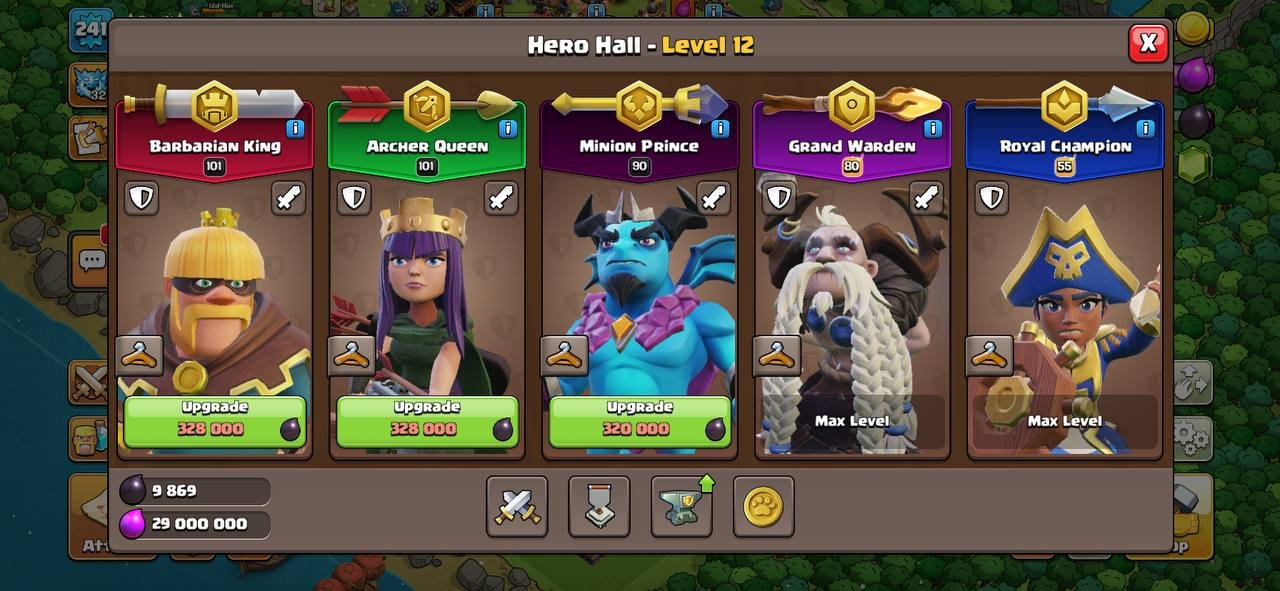Upgrade the Barbarian King for 328 000
Screen dimensions: 1280x591
215,420
